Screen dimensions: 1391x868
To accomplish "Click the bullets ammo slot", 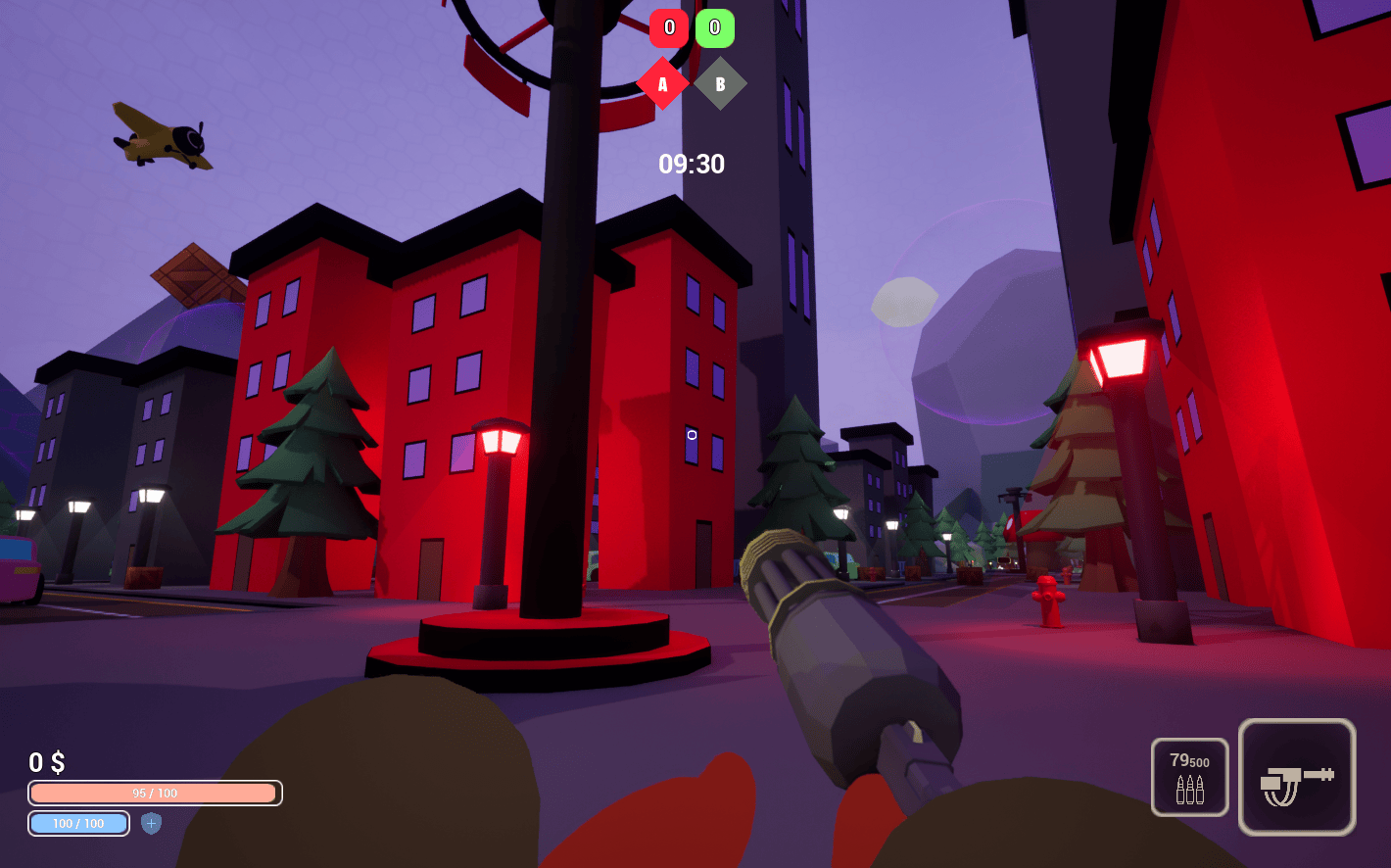I will [1189, 777].
